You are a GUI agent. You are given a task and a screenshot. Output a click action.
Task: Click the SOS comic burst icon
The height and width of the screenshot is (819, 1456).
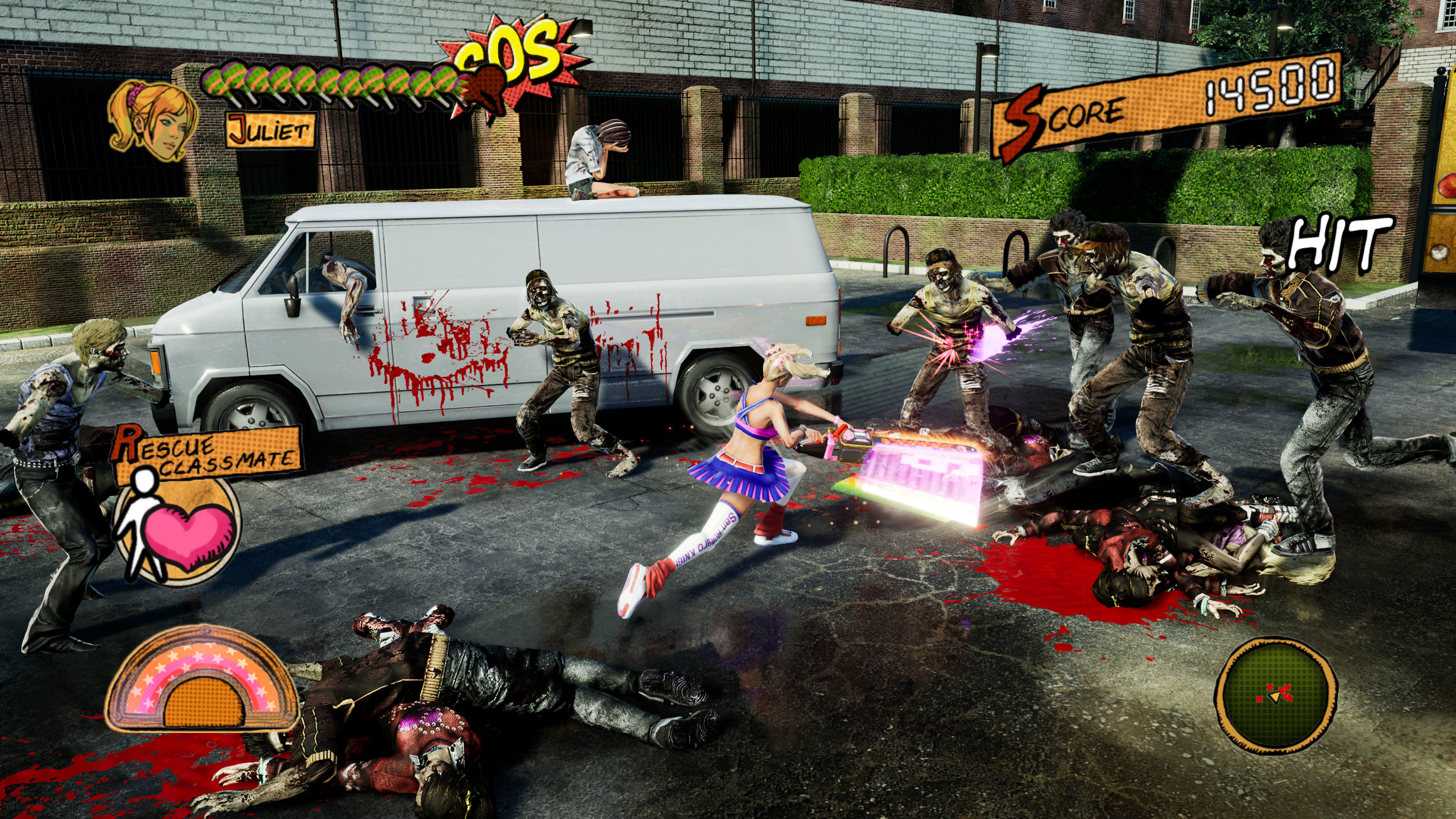point(511,54)
